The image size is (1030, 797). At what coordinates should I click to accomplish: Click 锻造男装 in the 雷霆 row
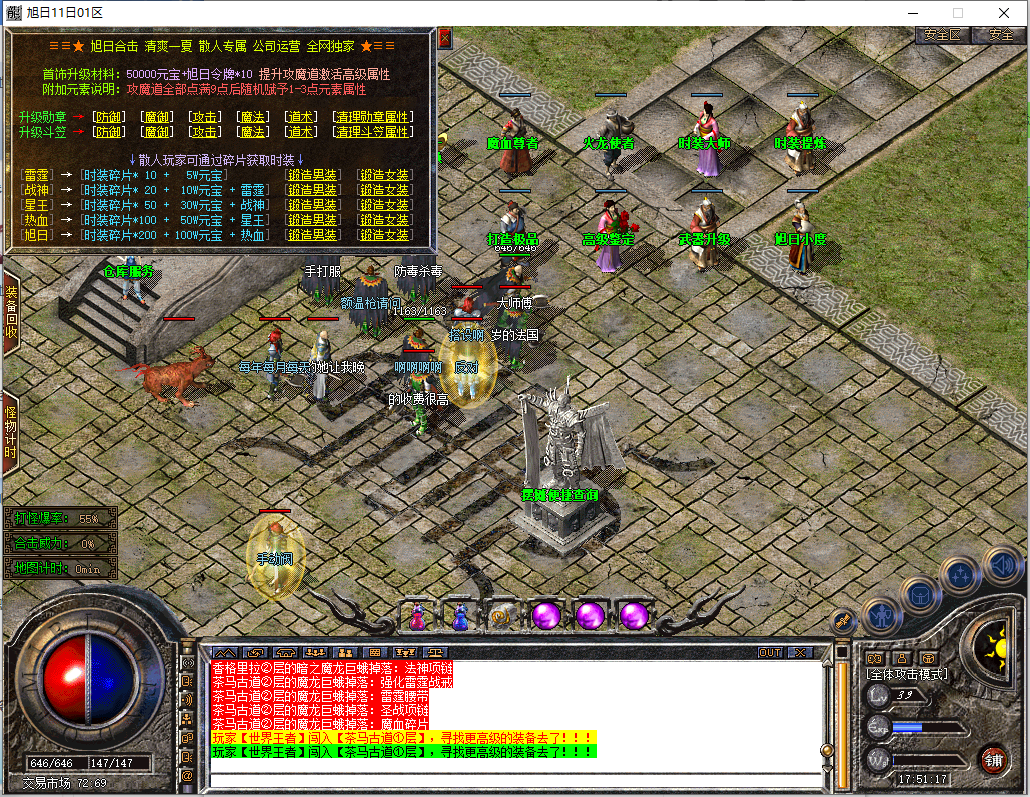pos(311,175)
